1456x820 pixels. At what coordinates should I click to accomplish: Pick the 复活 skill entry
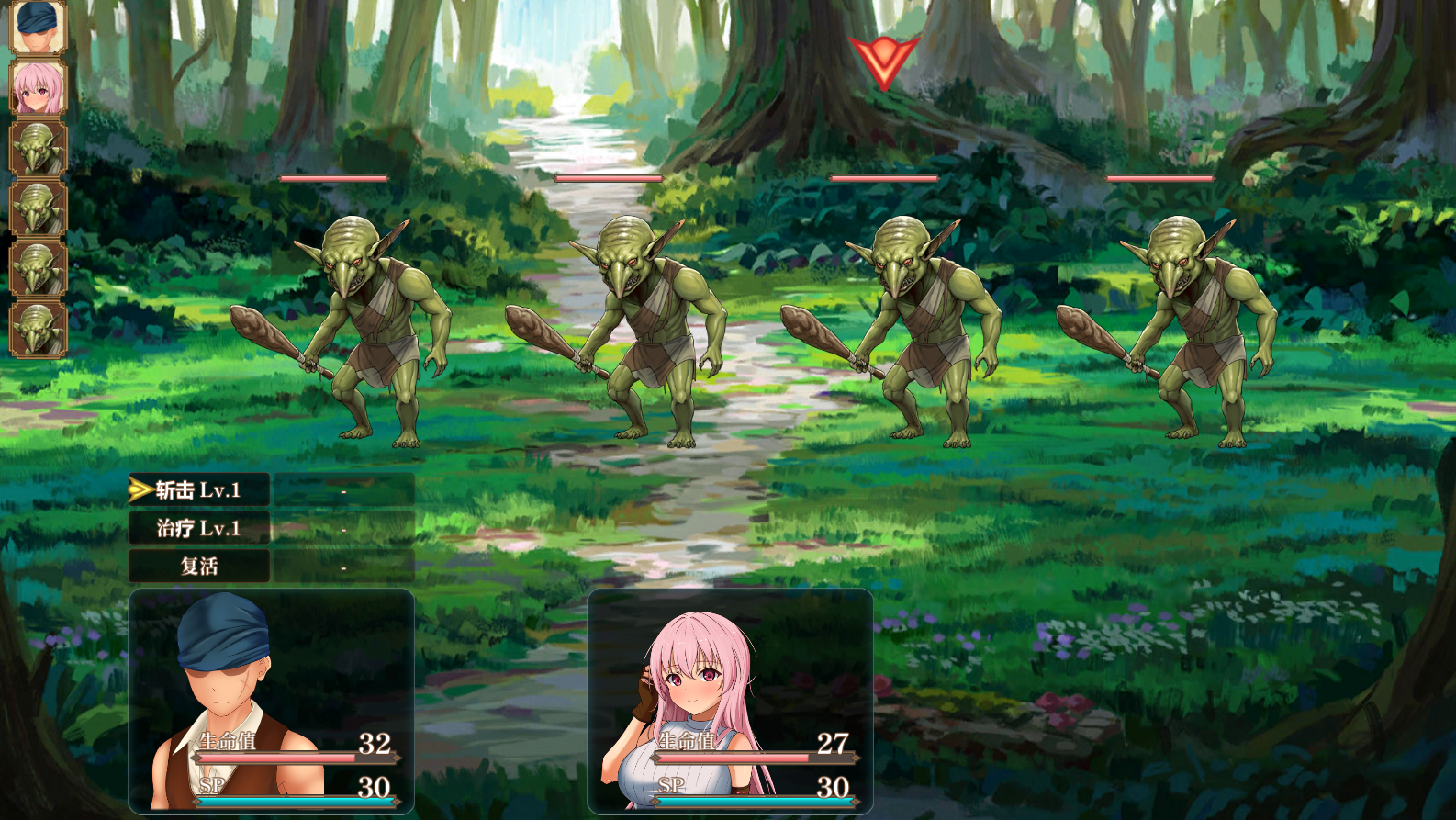198,566
